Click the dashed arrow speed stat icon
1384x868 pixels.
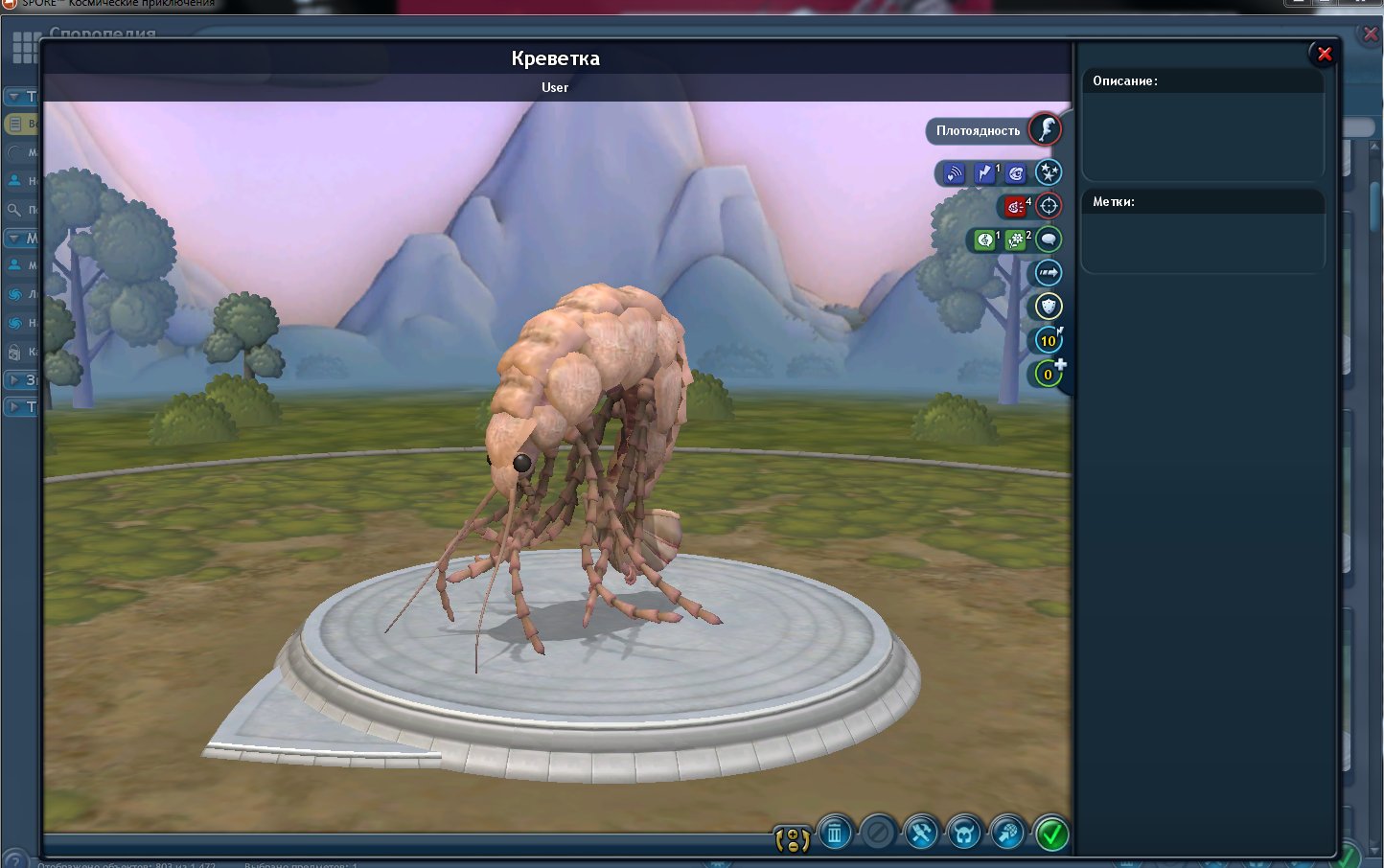point(1049,273)
